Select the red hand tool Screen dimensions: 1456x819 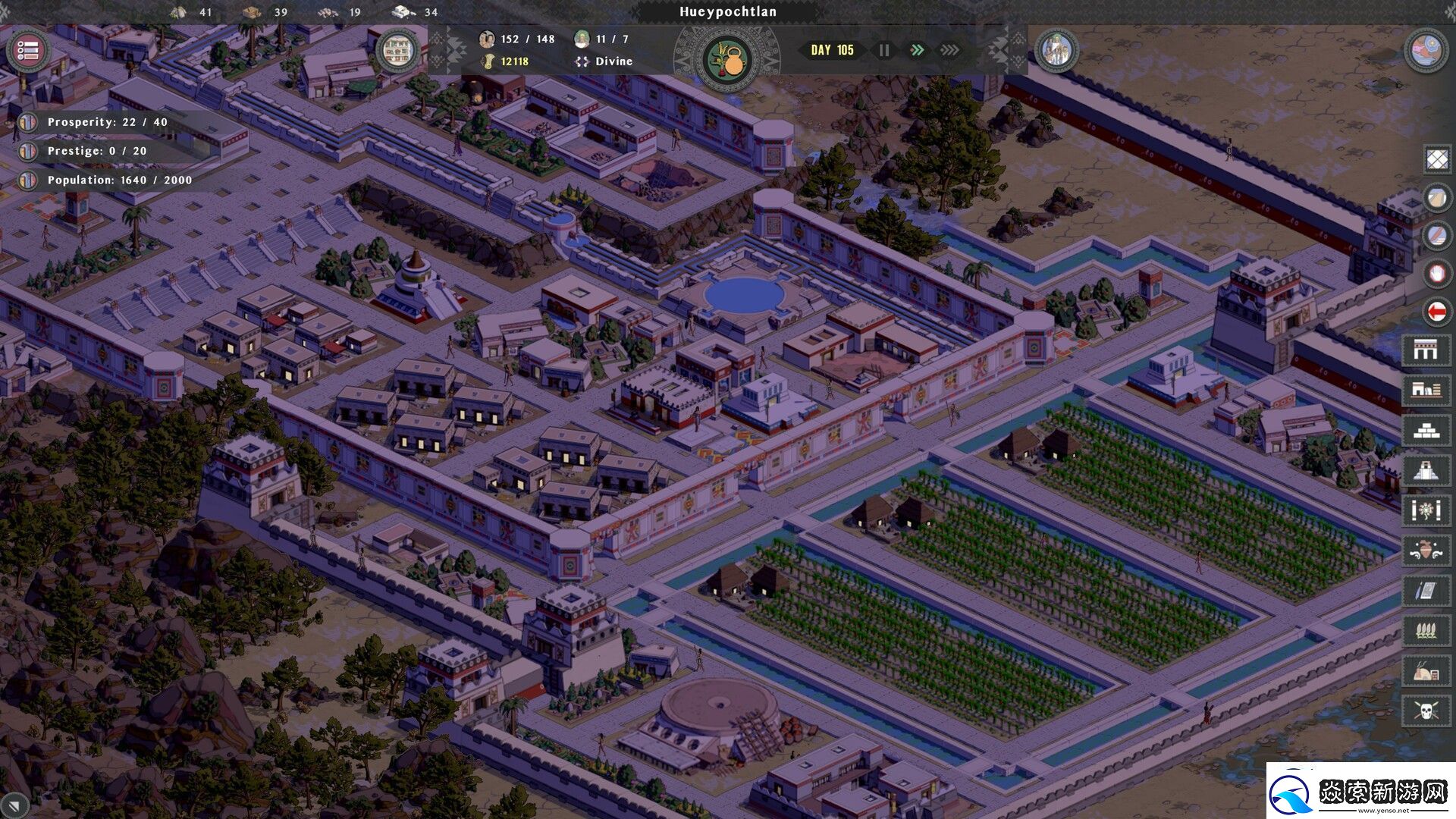tap(1436, 273)
